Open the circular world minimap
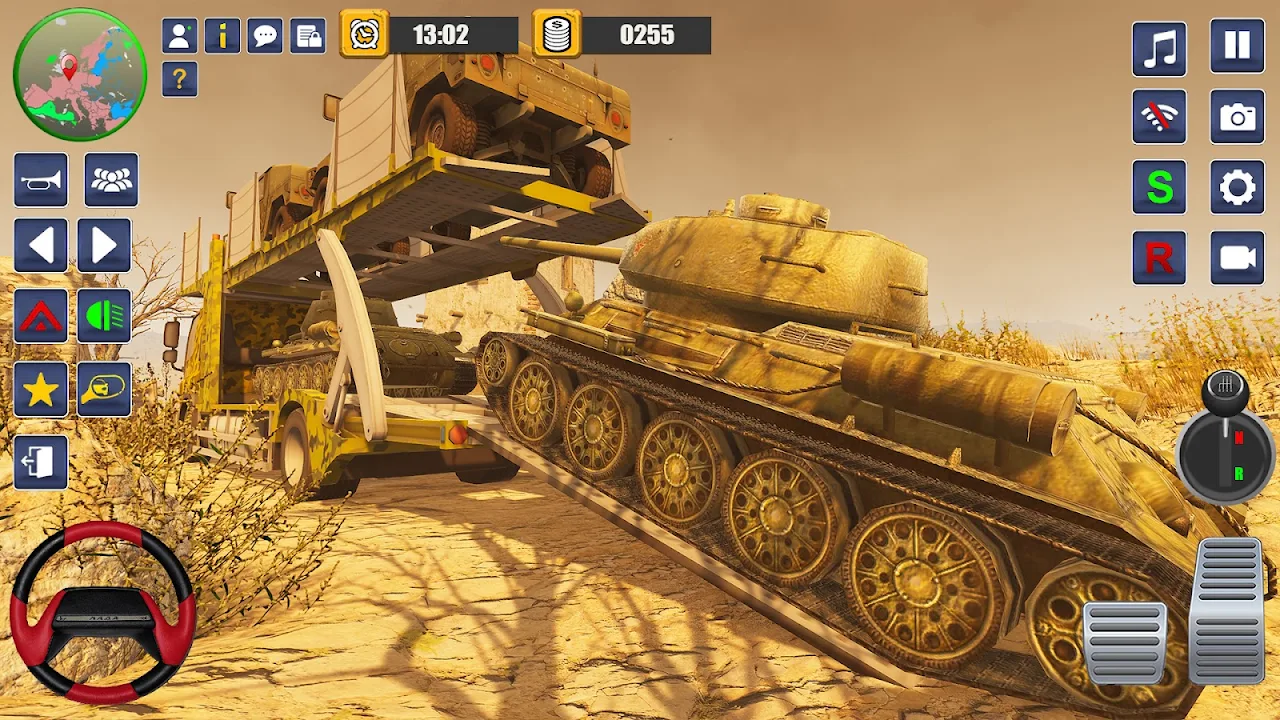This screenshot has width=1280, height=720. point(80,74)
